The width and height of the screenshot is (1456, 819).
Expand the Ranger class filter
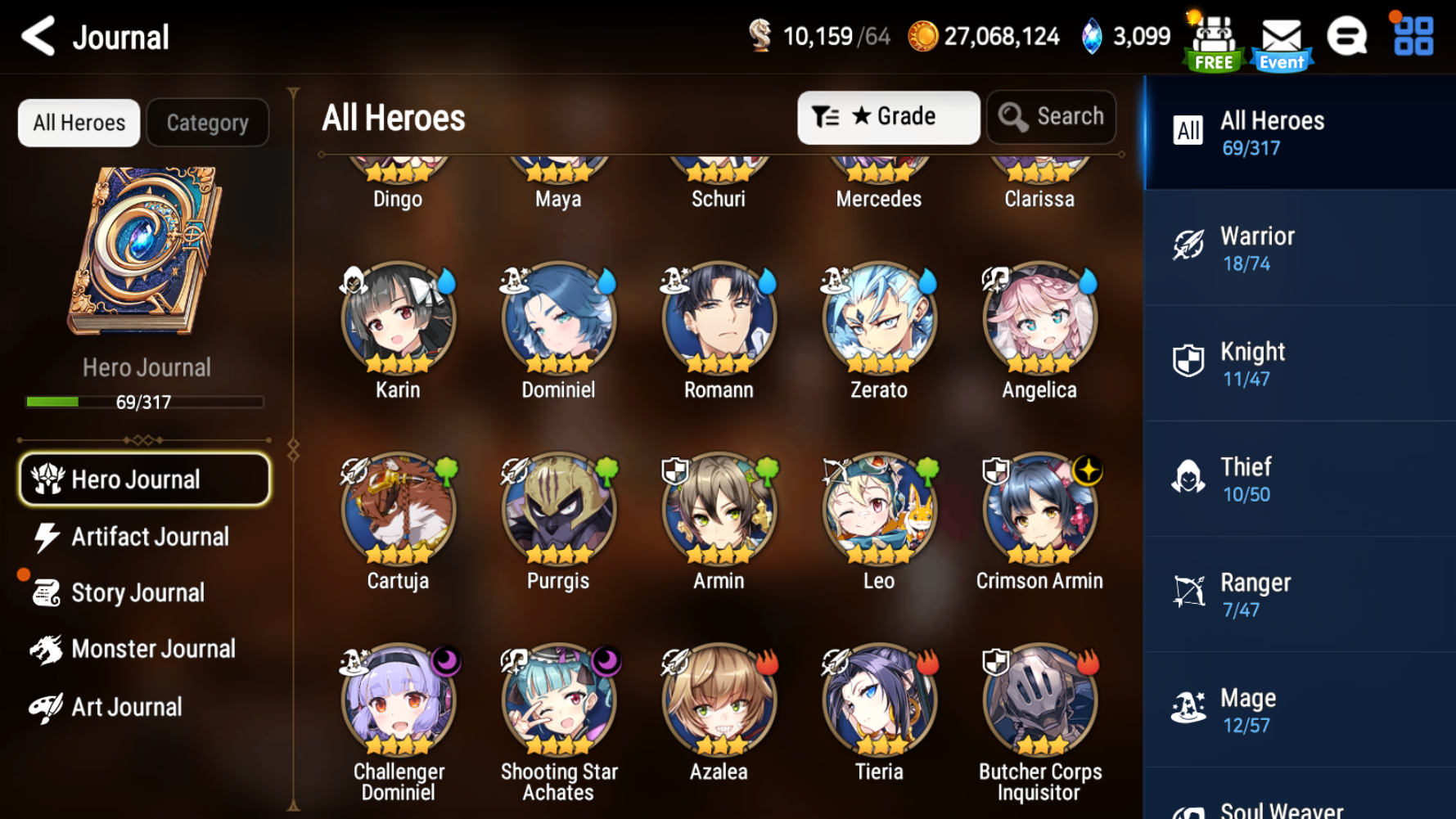click(1300, 593)
